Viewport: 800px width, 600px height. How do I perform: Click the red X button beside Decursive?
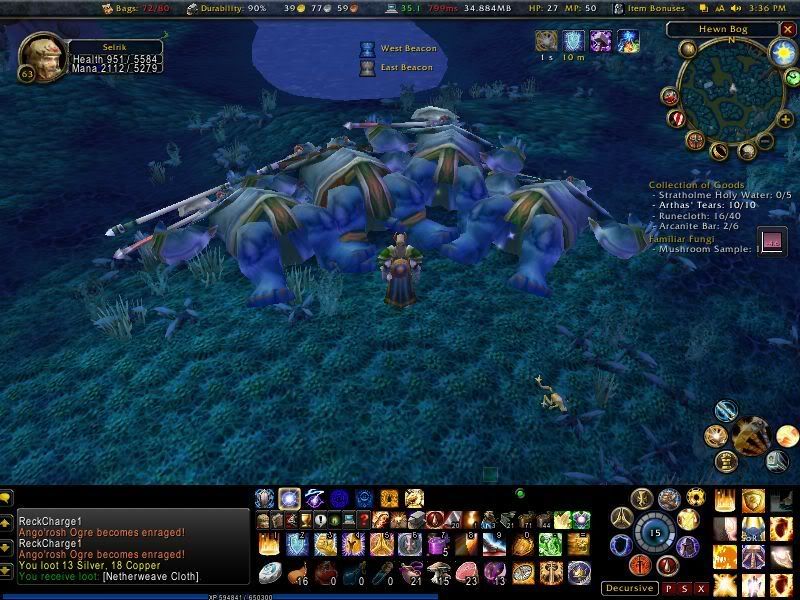[701, 588]
